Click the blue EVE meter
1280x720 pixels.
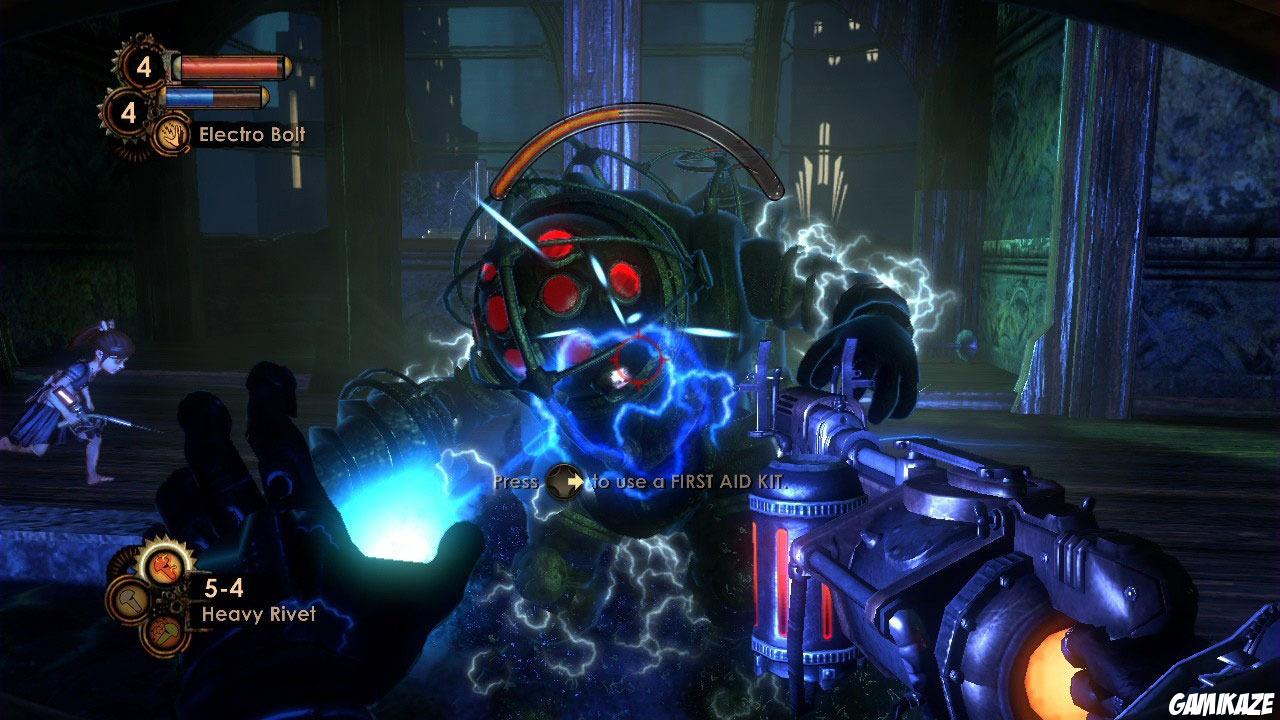(190, 95)
